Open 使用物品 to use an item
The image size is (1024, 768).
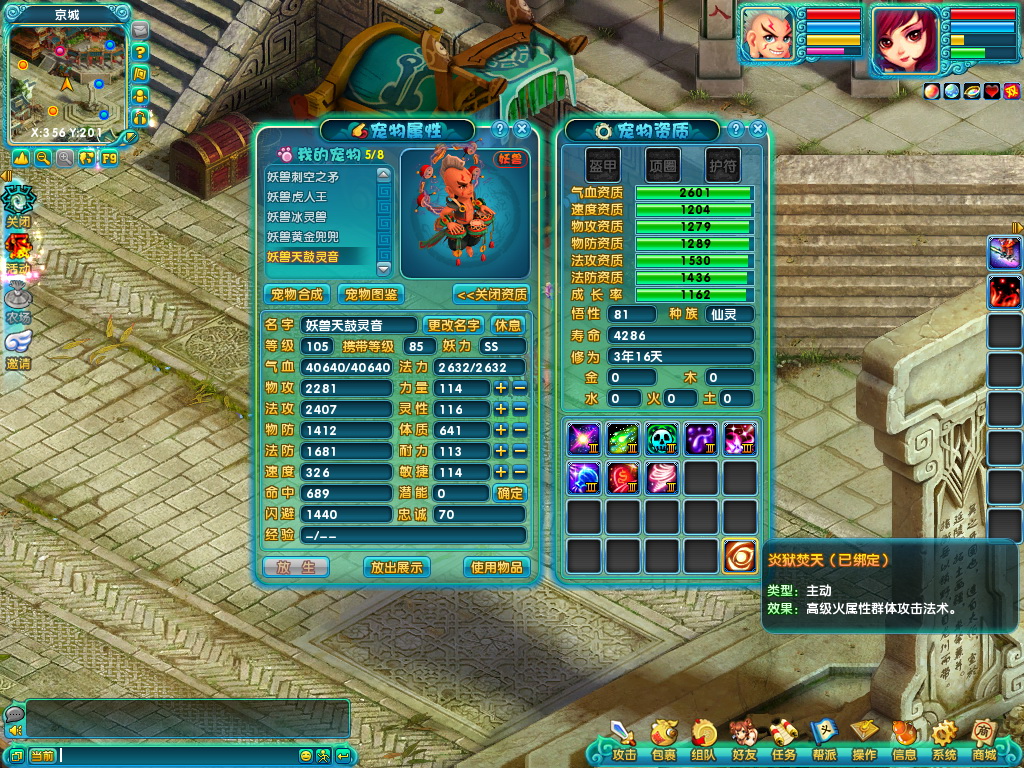click(x=496, y=567)
